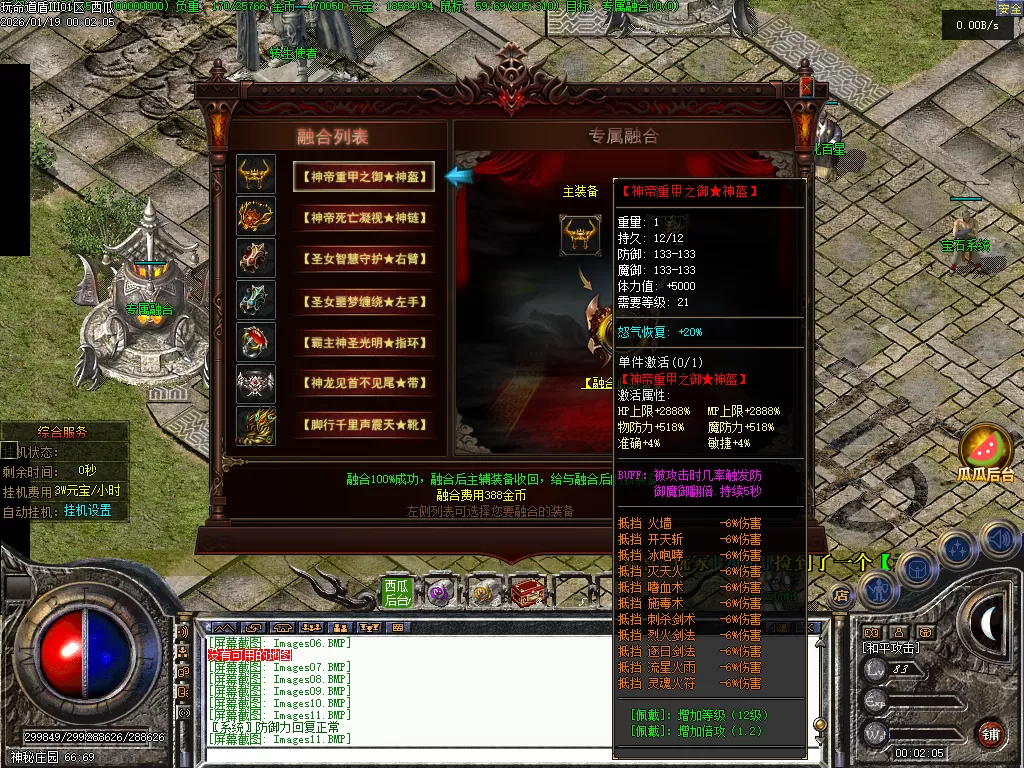Click the golden helmet icon in fusion list
The width and height of the screenshot is (1024, 768).
coord(256,175)
